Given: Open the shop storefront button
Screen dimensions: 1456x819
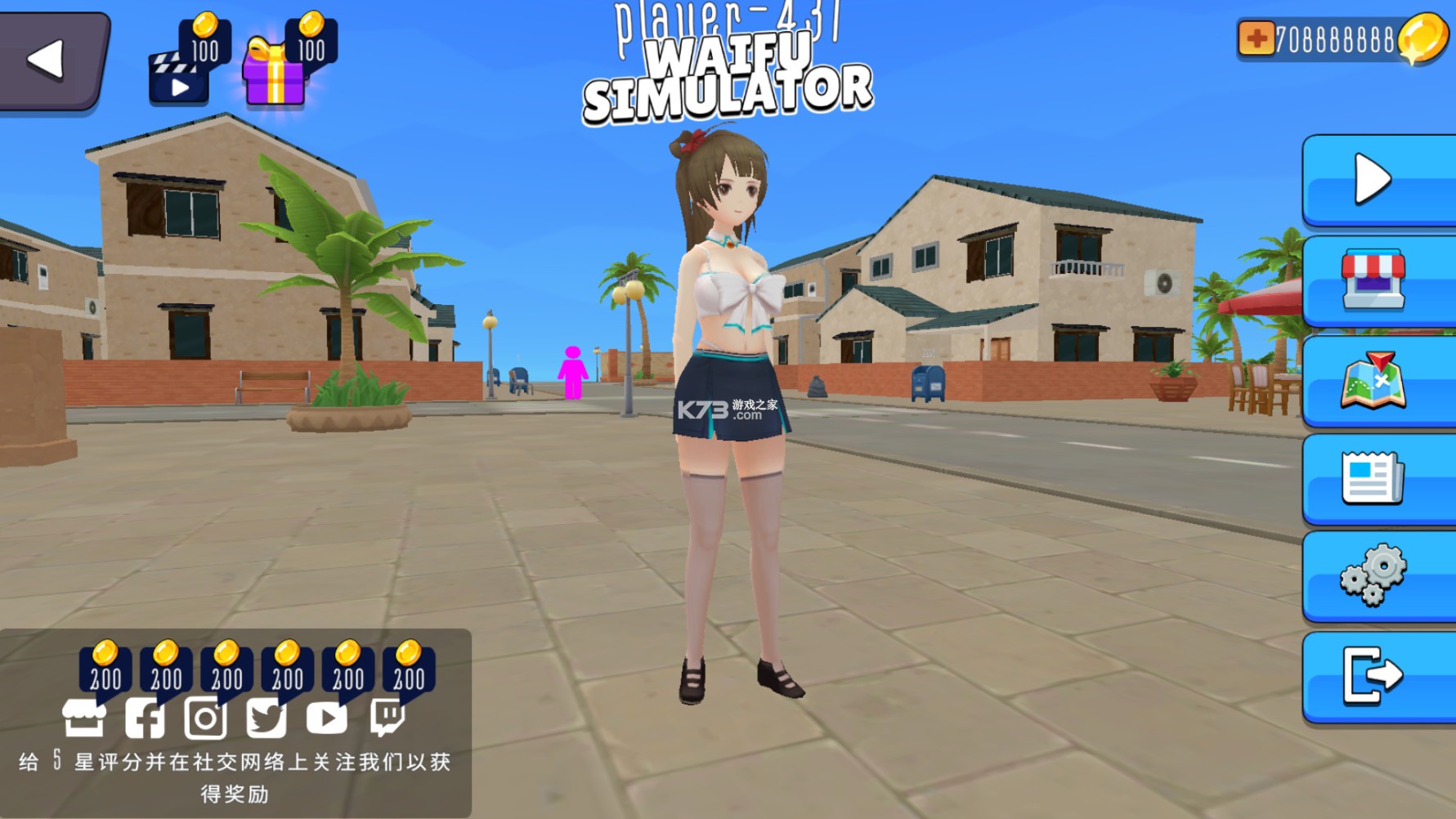Looking at the screenshot, I should (x=1377, y=280).
